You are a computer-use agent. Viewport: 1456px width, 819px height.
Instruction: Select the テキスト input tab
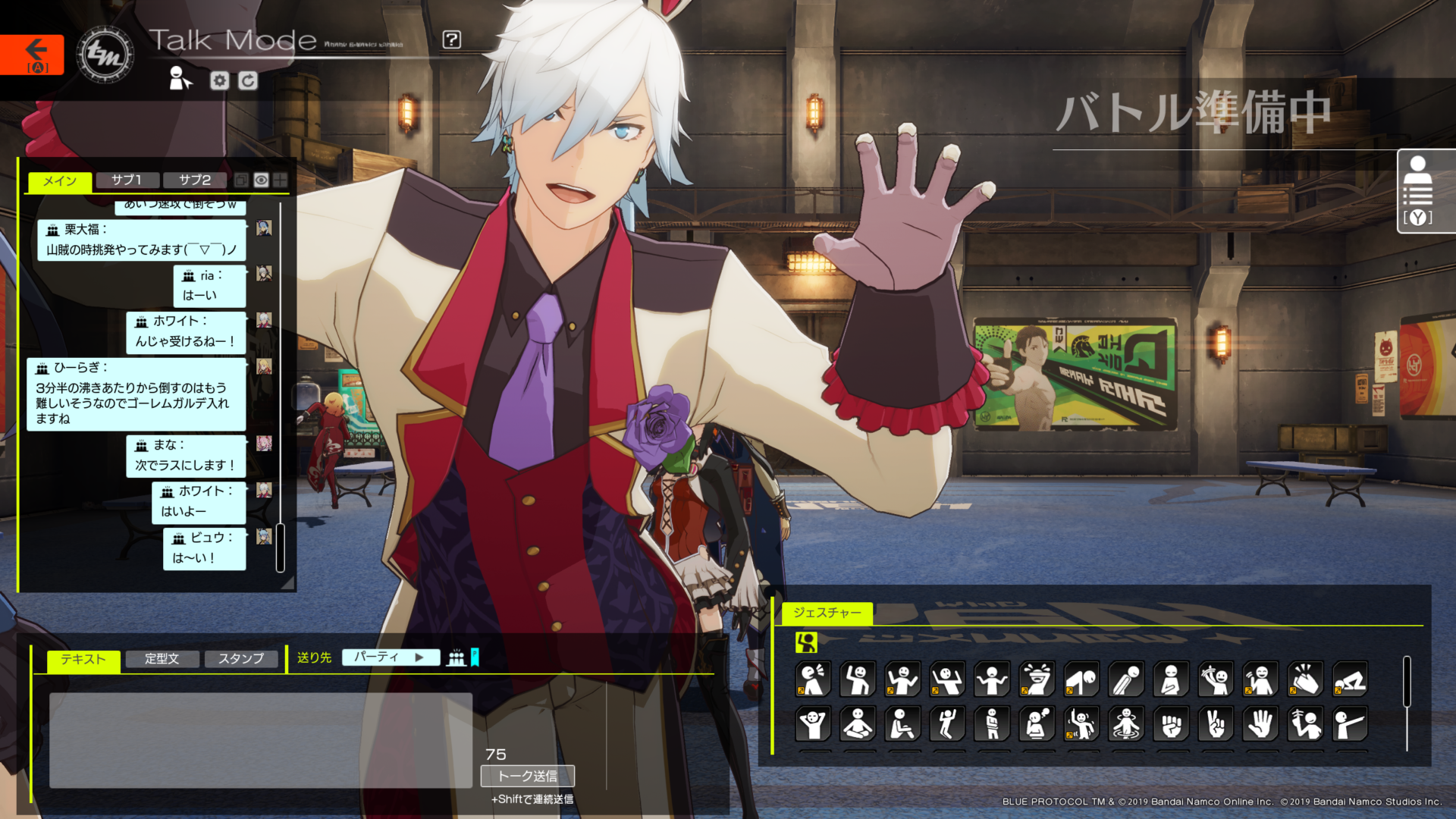pos(83,660)
